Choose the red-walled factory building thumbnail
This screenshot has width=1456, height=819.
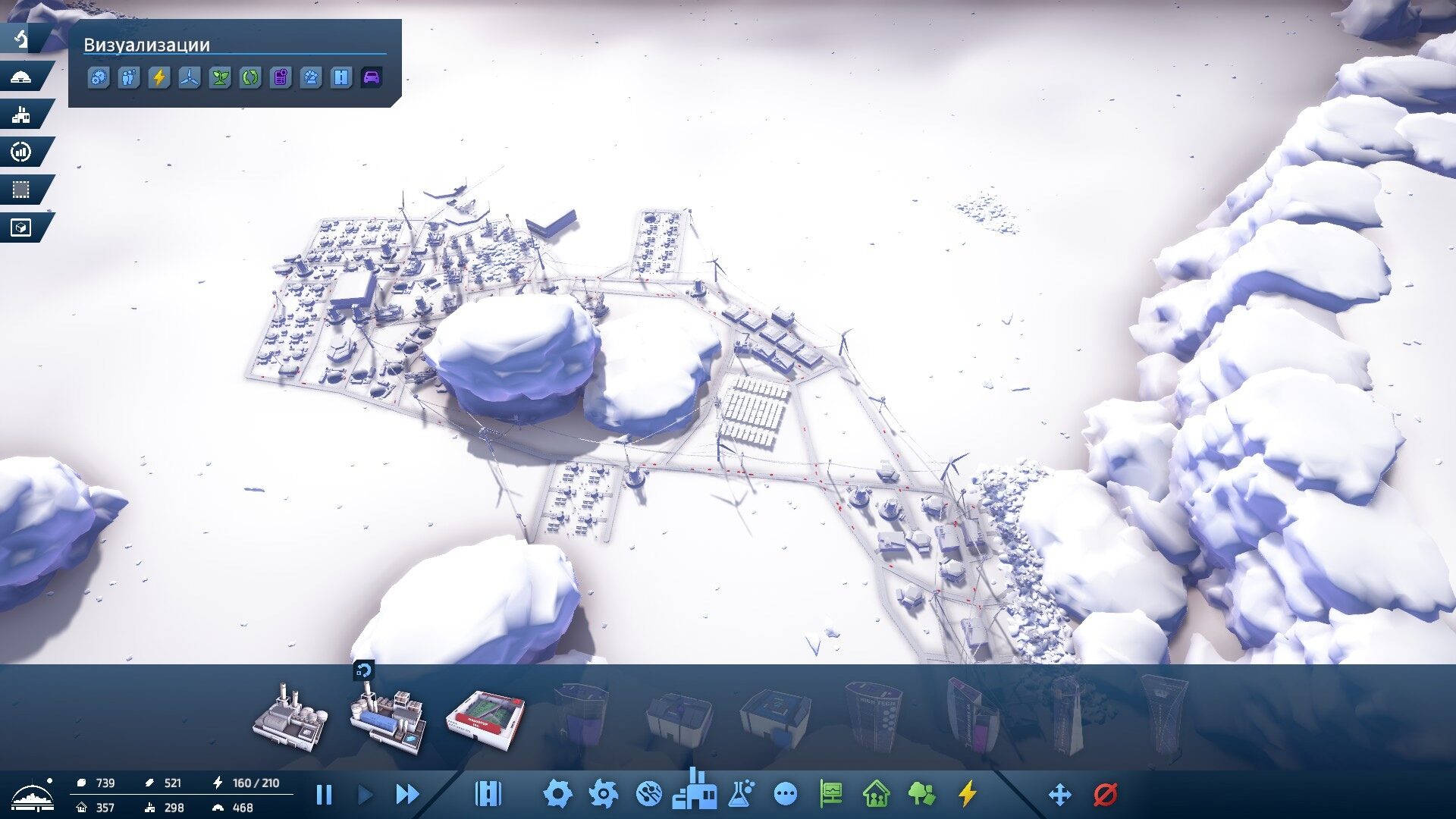485,720
